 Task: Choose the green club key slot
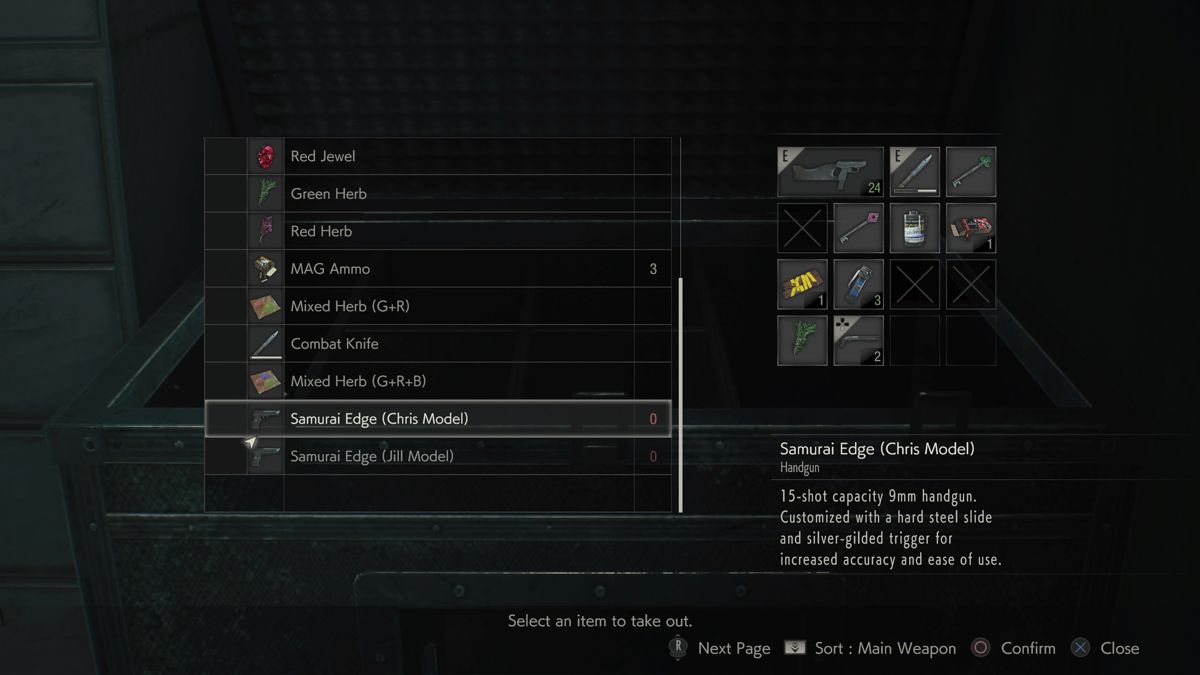tap(971, 172)
